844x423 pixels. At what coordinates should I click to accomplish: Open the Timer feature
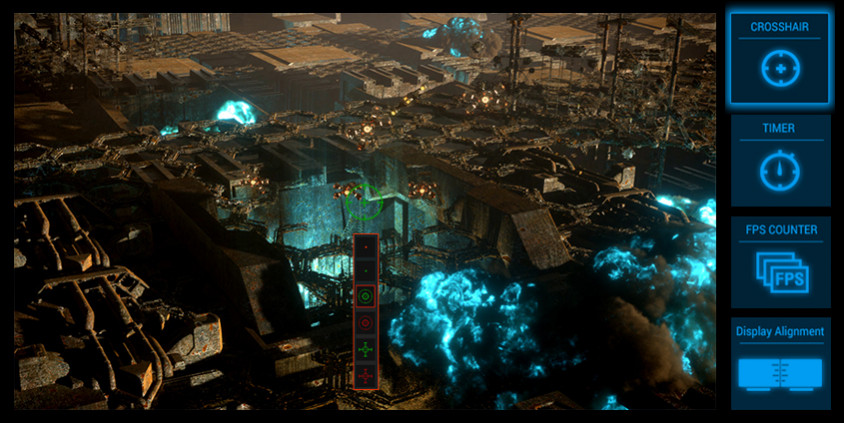780,160
